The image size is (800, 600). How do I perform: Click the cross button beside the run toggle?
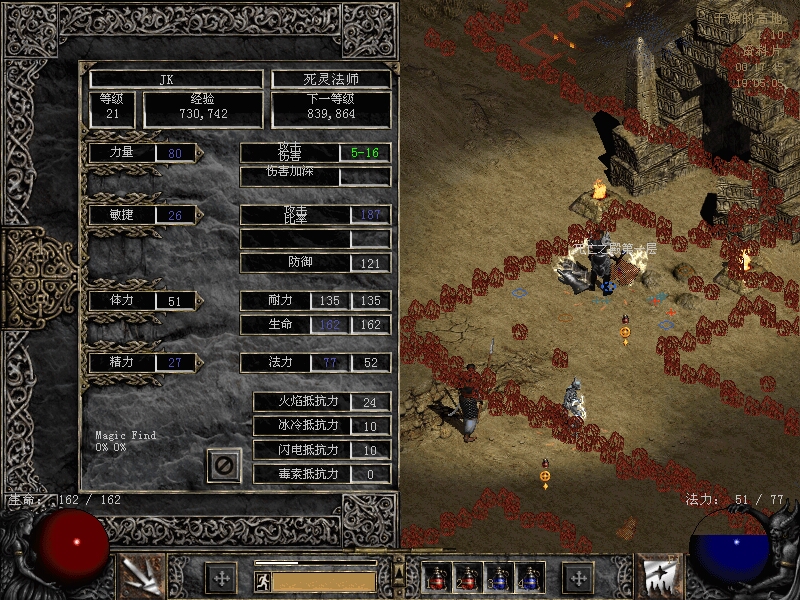221,578
